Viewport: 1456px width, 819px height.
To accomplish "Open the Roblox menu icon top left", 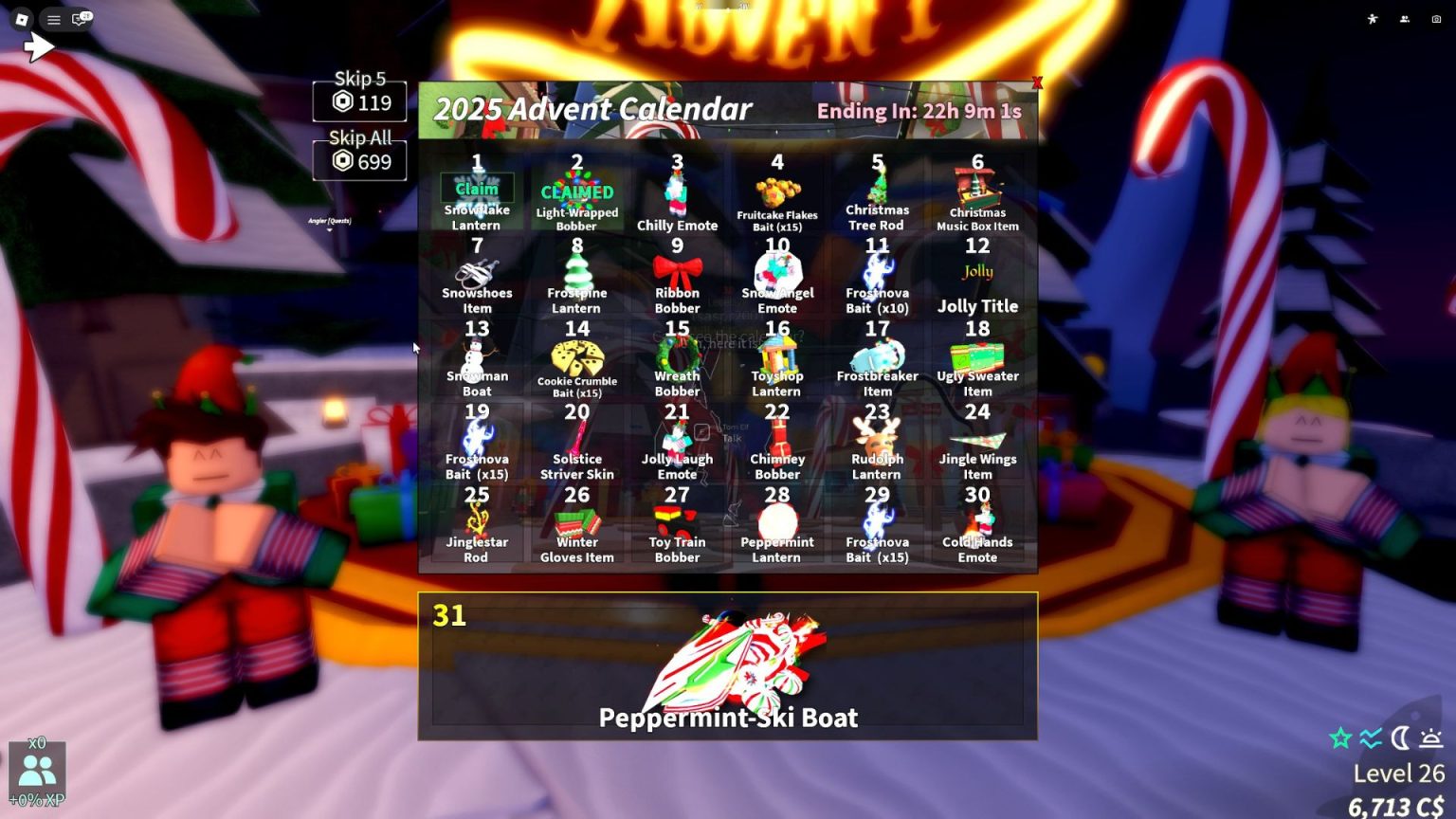I will click(x=22, y=19).
